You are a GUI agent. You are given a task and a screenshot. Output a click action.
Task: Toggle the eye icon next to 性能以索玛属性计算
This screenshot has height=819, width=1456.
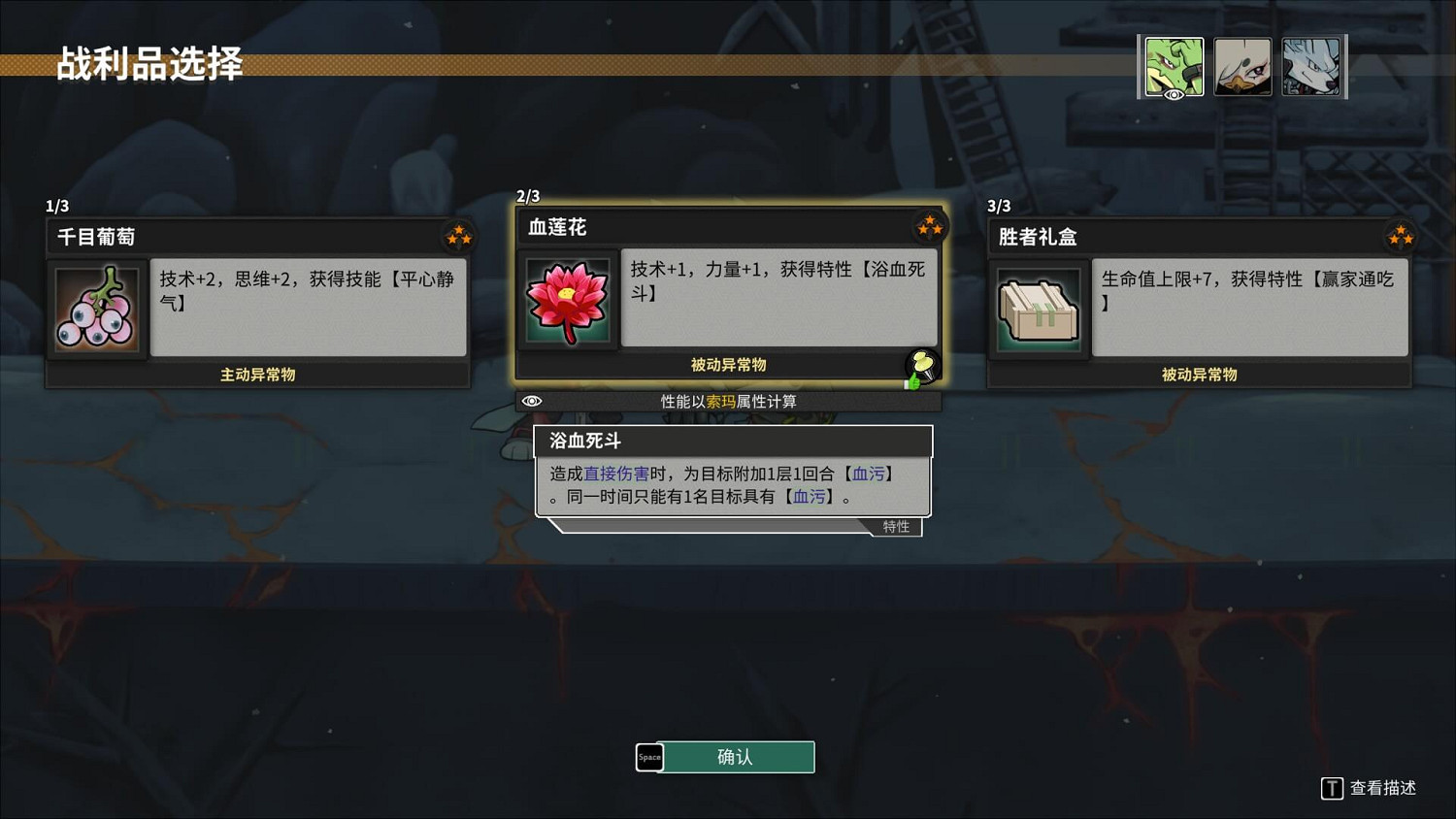tap(532, 401)
